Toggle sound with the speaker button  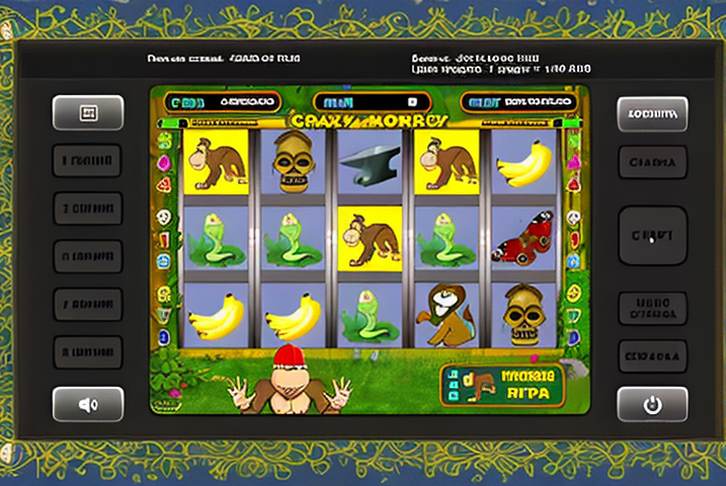tap(88, 404)
